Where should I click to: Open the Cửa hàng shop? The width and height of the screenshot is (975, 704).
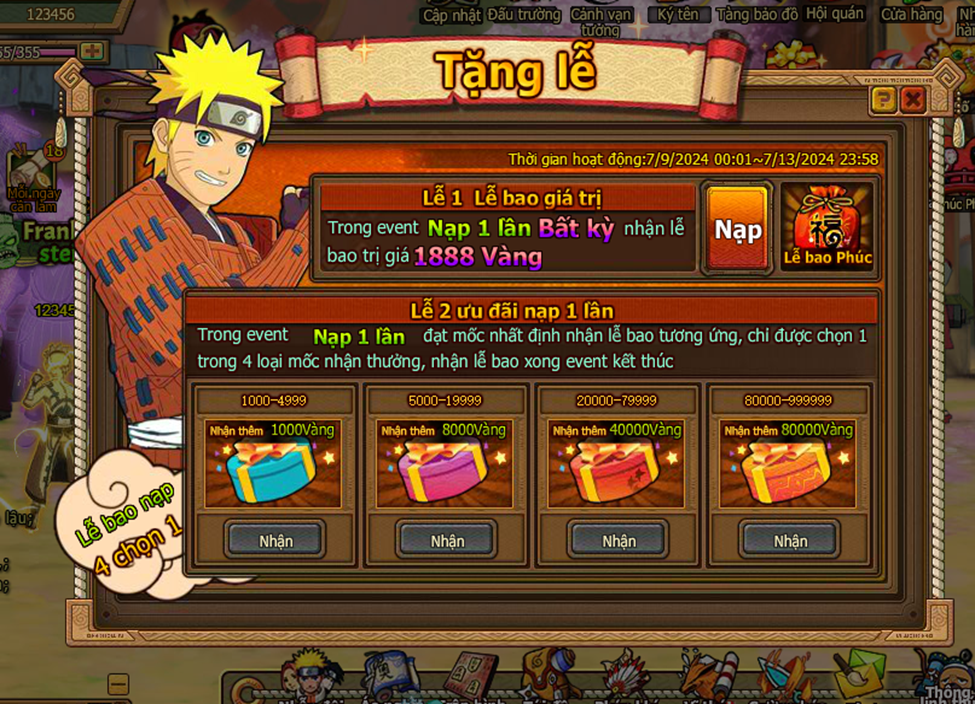(911, 14)
